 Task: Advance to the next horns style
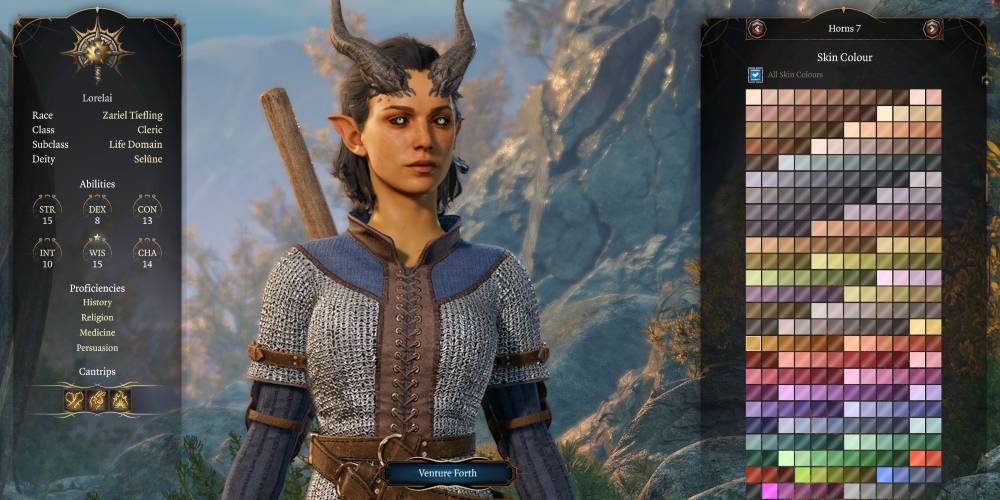(x=931, y=29)
